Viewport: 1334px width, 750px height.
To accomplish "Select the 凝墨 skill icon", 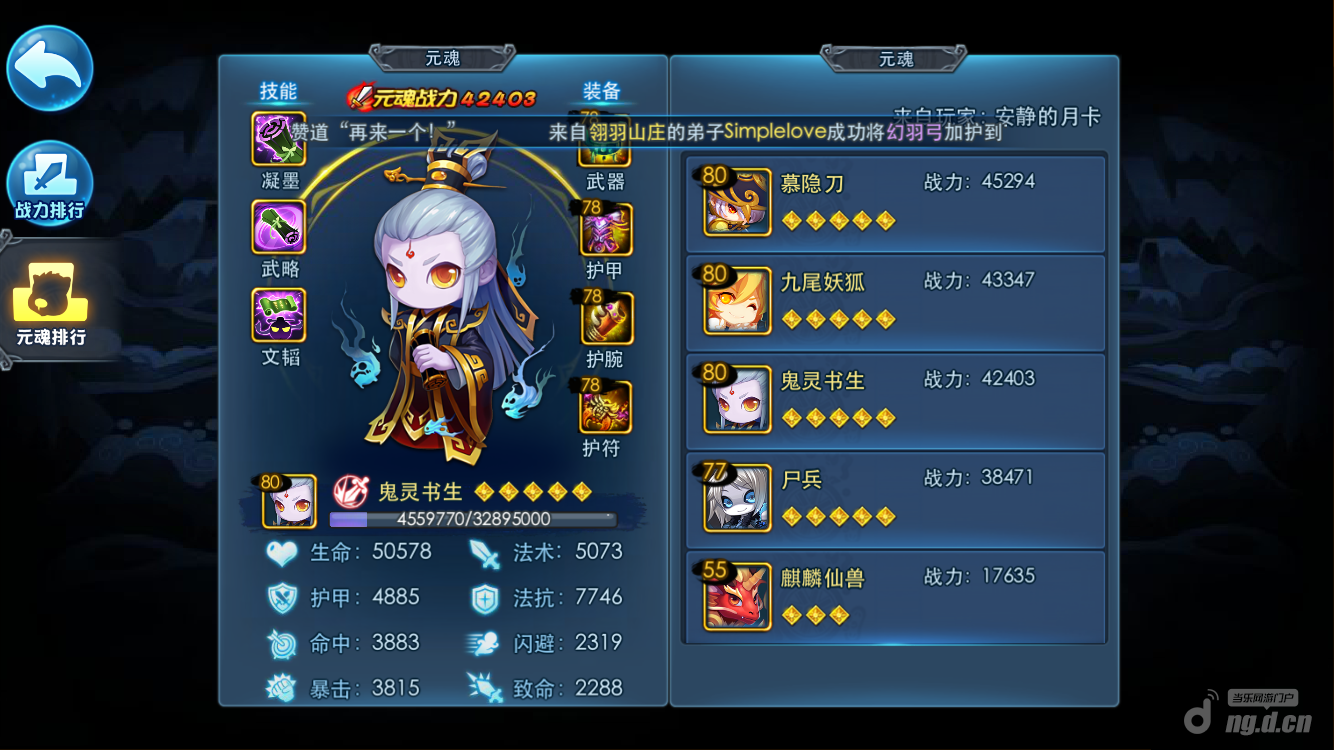I will (279, 140).
